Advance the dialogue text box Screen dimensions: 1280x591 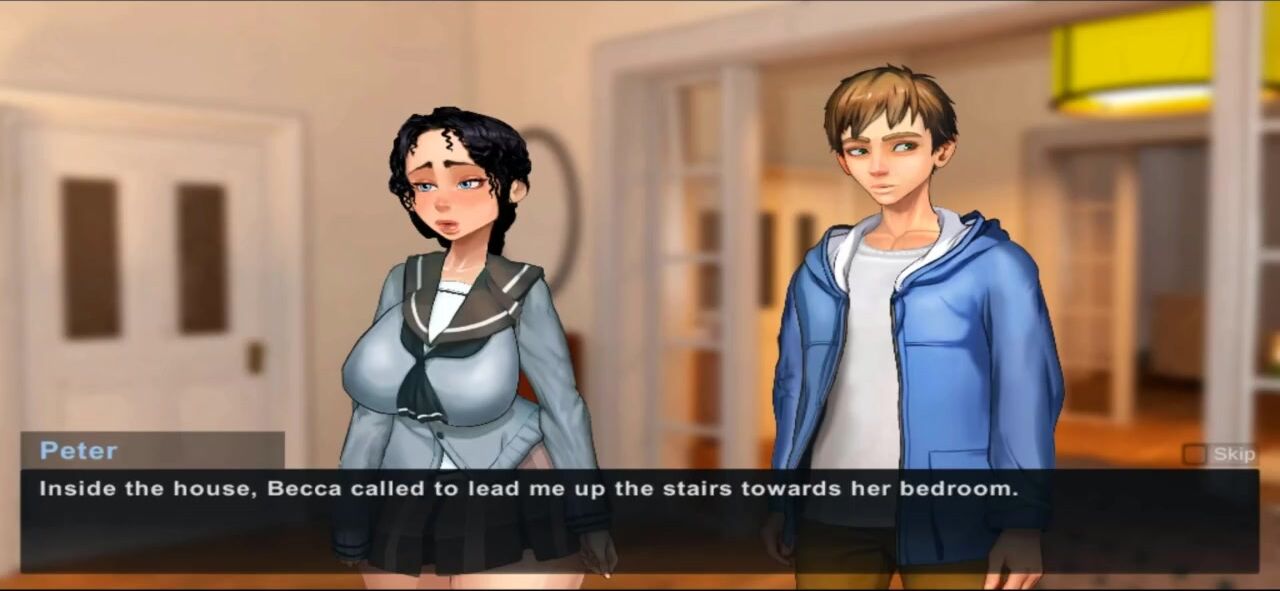640,520
